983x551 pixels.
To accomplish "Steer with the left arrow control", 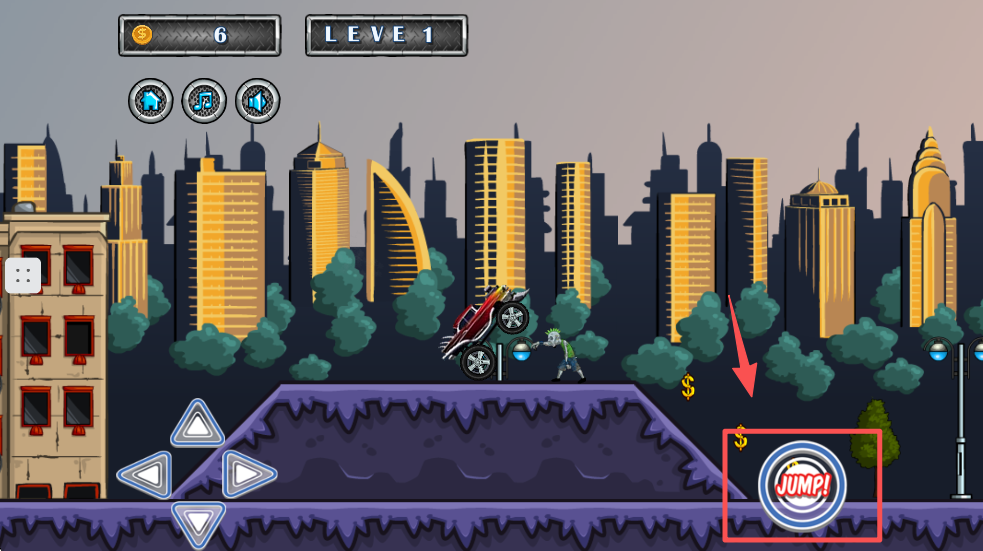I will point(146,474).
